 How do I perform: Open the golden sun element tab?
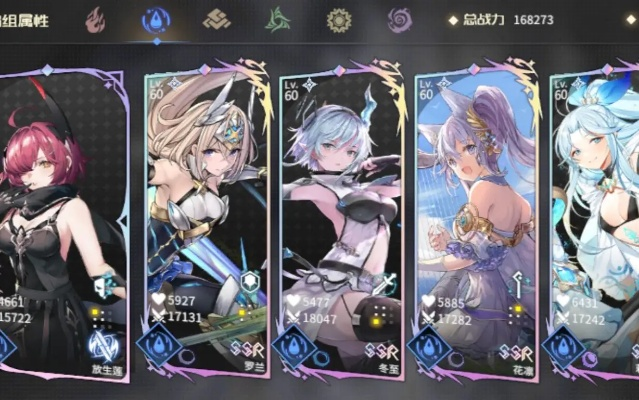(x=339, y=19)
